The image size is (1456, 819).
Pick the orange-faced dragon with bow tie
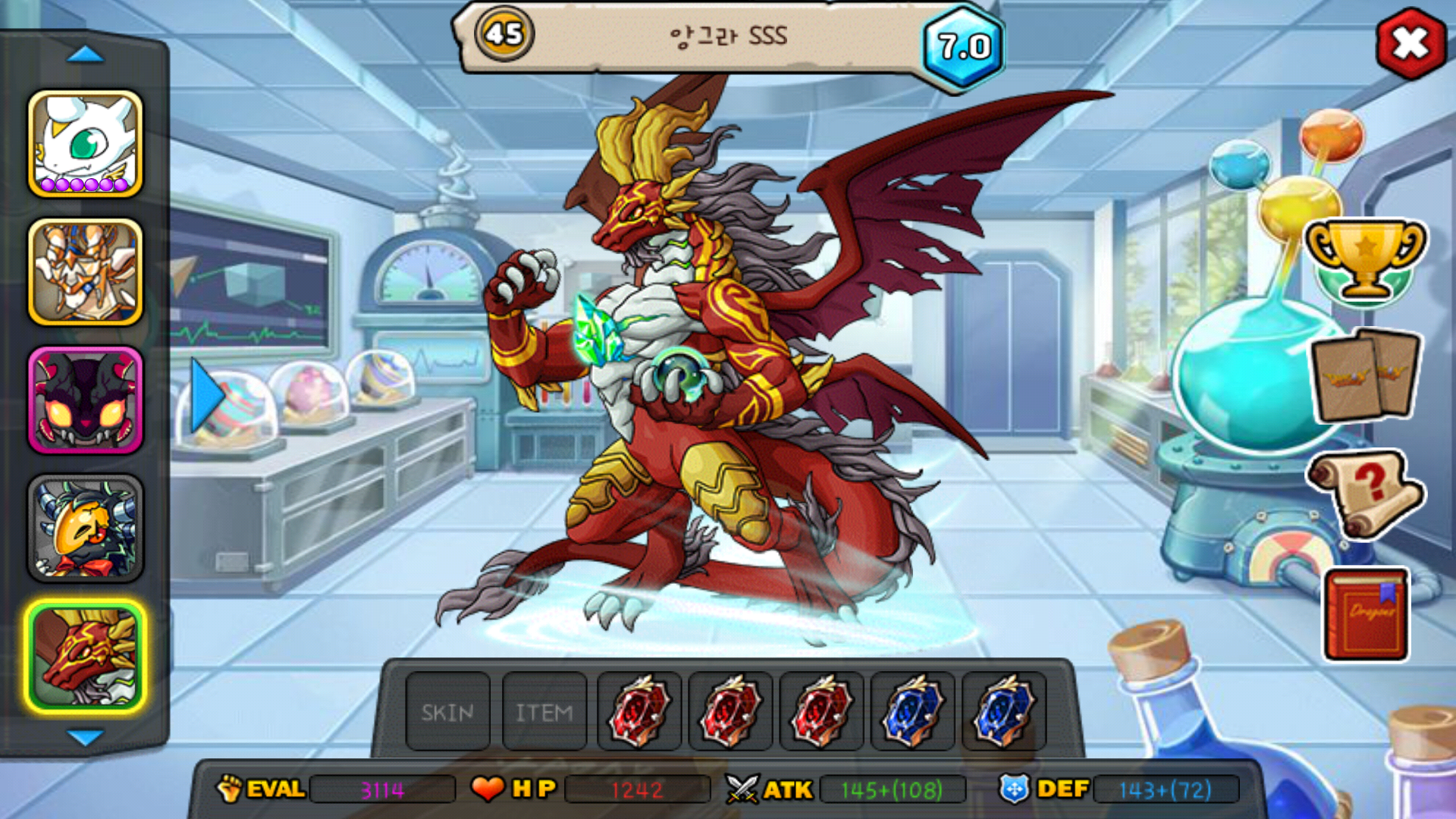[x=86, y=529]
